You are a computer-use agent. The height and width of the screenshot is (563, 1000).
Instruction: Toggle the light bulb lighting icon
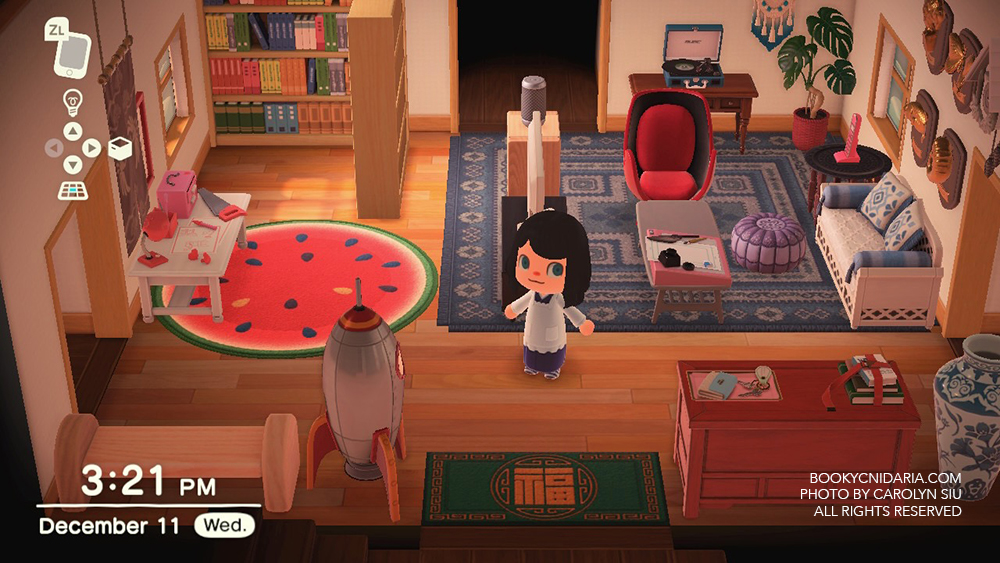click(x=72, y=101)
